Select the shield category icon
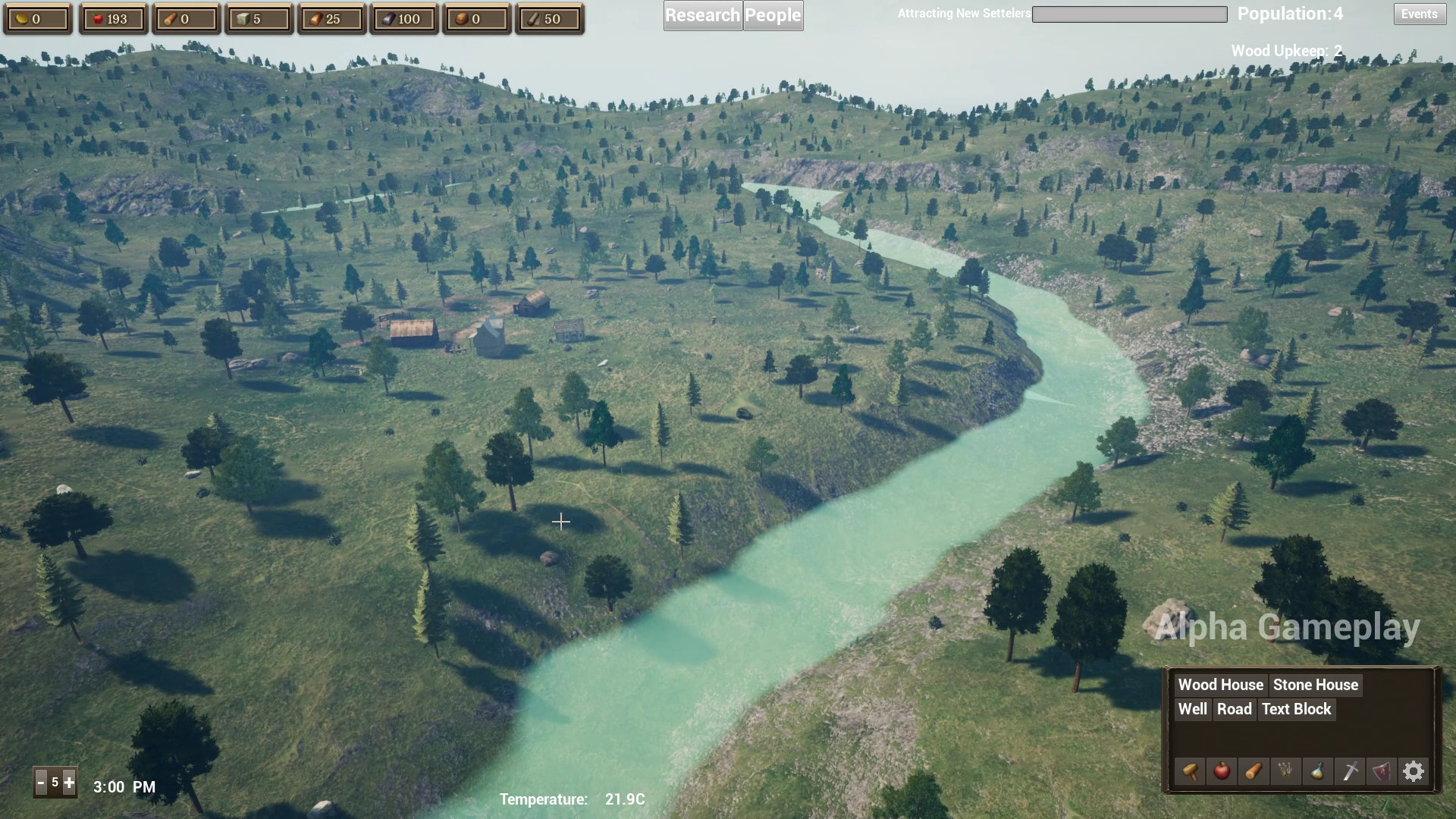Image resolution: width=1456 pixels, height=819 pixels. pyautogui.click(x=1382, y=771)
